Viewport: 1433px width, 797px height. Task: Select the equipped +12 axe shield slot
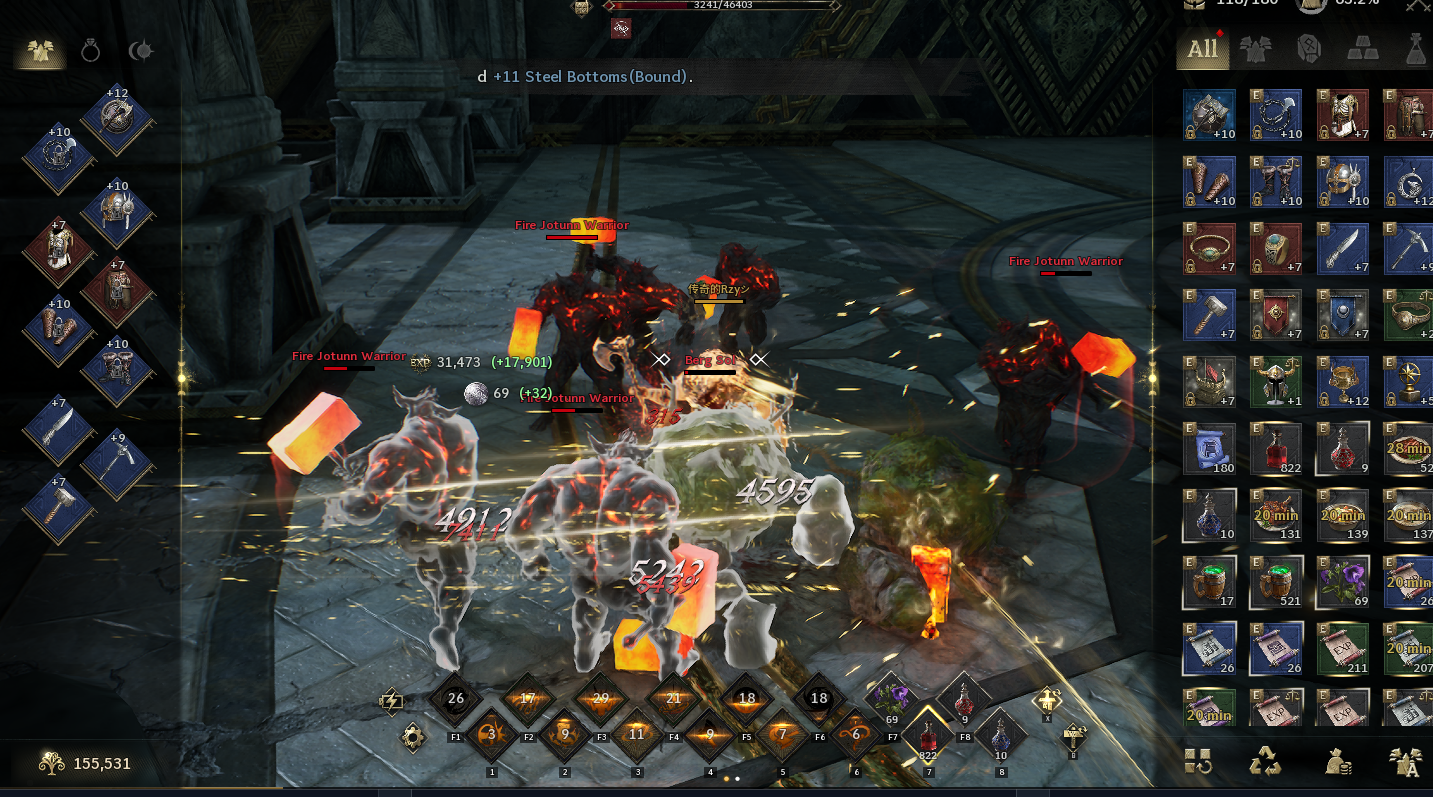coord(118,119)
